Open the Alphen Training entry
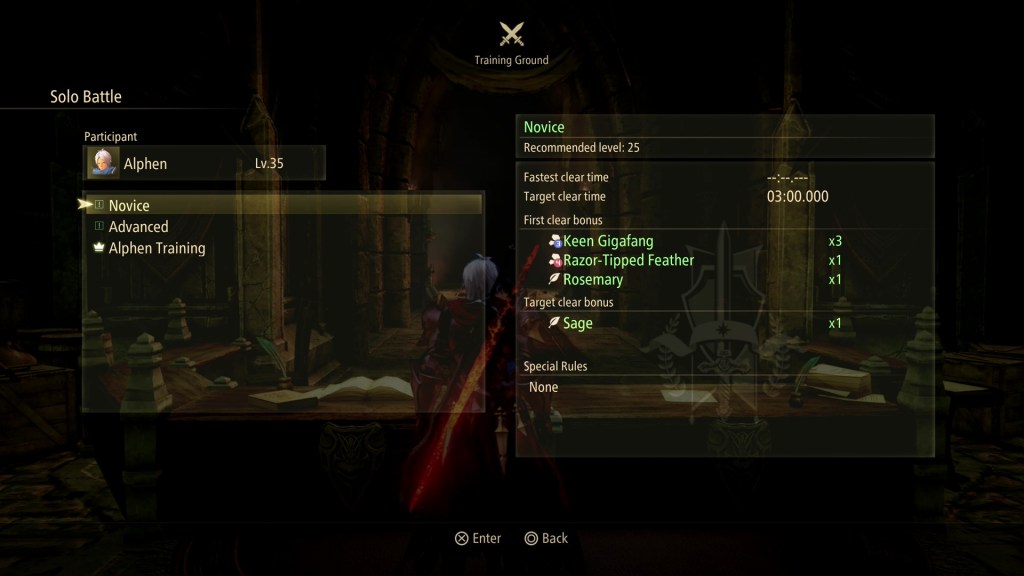Viewport: 1024px width, 576px height. pos(156,248)
